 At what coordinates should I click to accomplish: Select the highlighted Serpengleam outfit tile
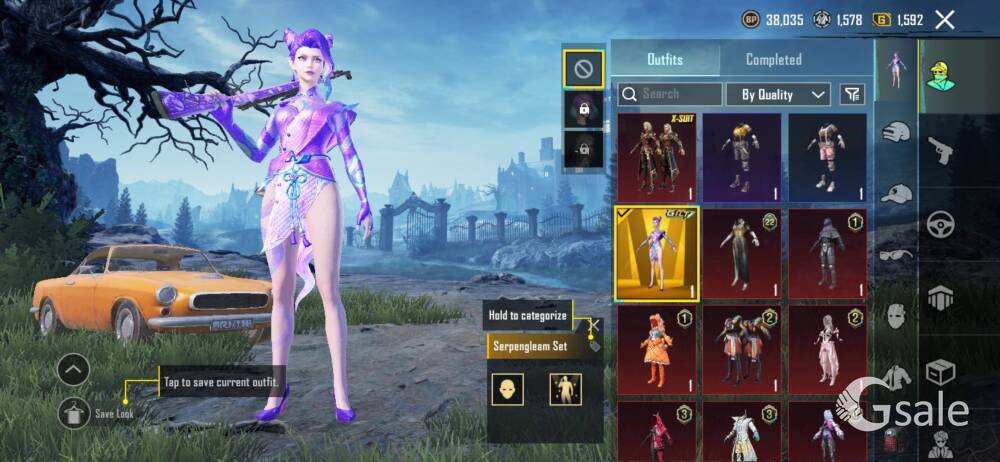click(x=656, y=253)
